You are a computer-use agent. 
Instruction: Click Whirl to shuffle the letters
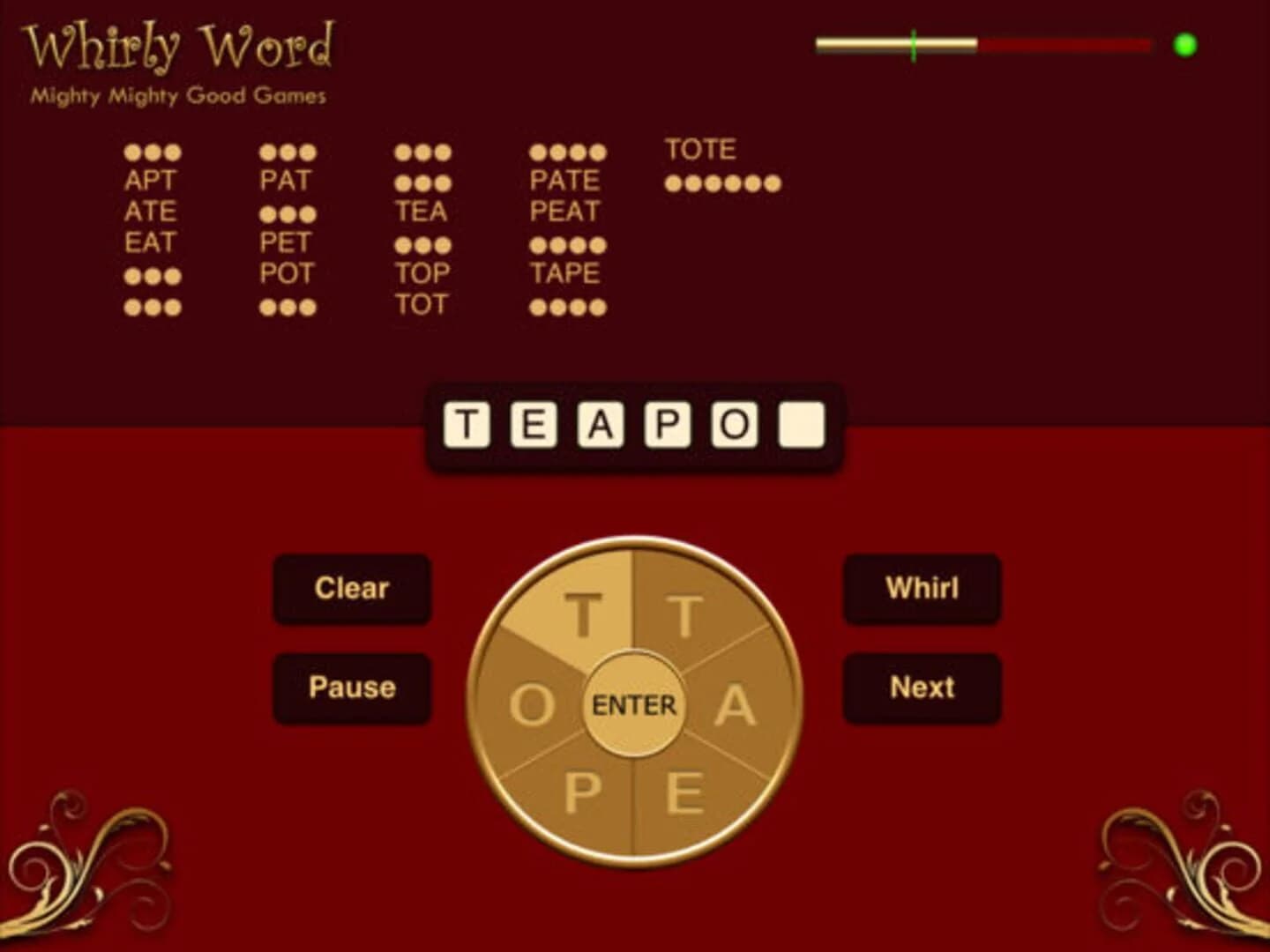pyautogui.click(x=922, y=588)
